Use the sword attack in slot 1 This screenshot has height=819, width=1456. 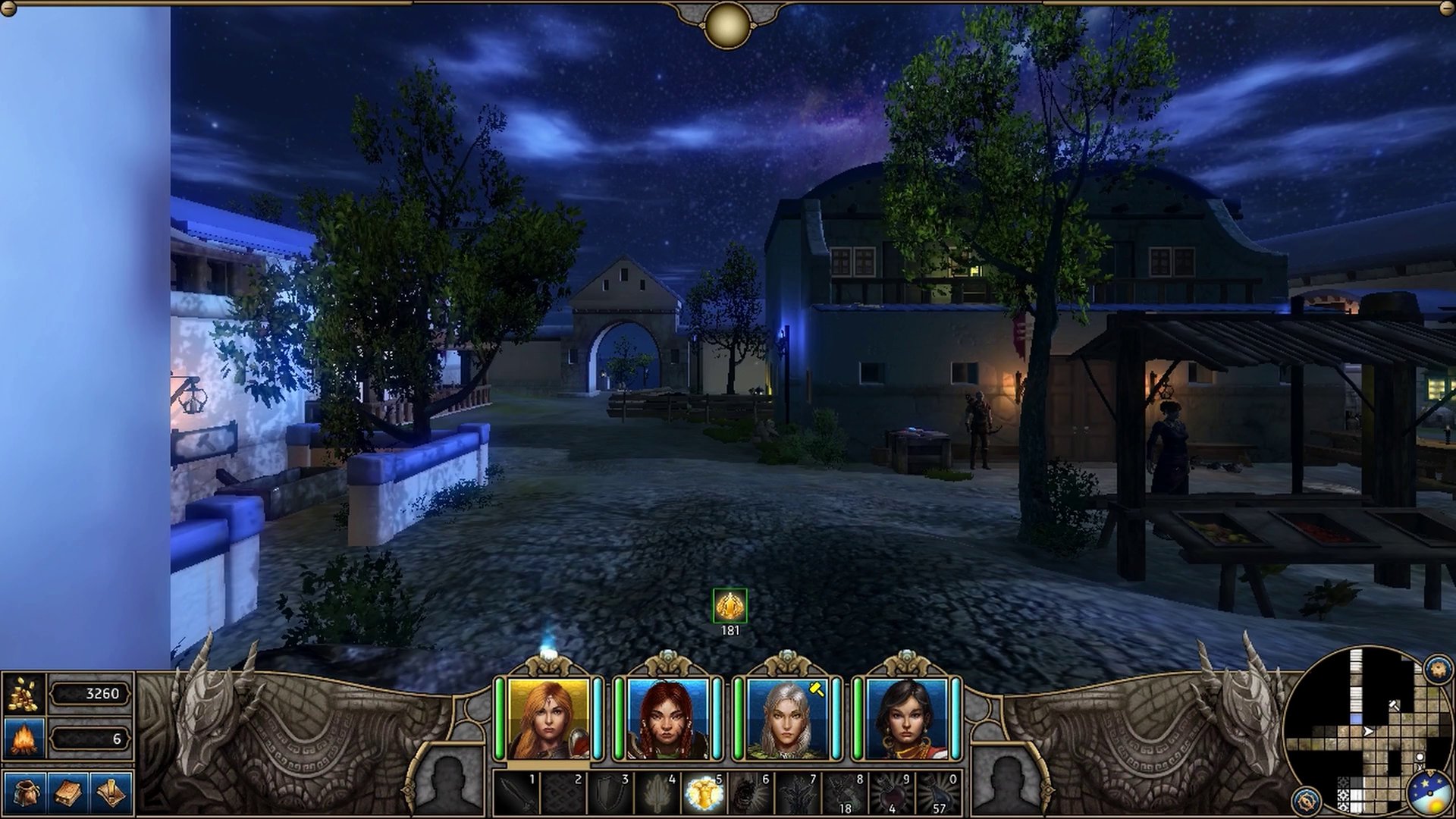pos(517,795)
